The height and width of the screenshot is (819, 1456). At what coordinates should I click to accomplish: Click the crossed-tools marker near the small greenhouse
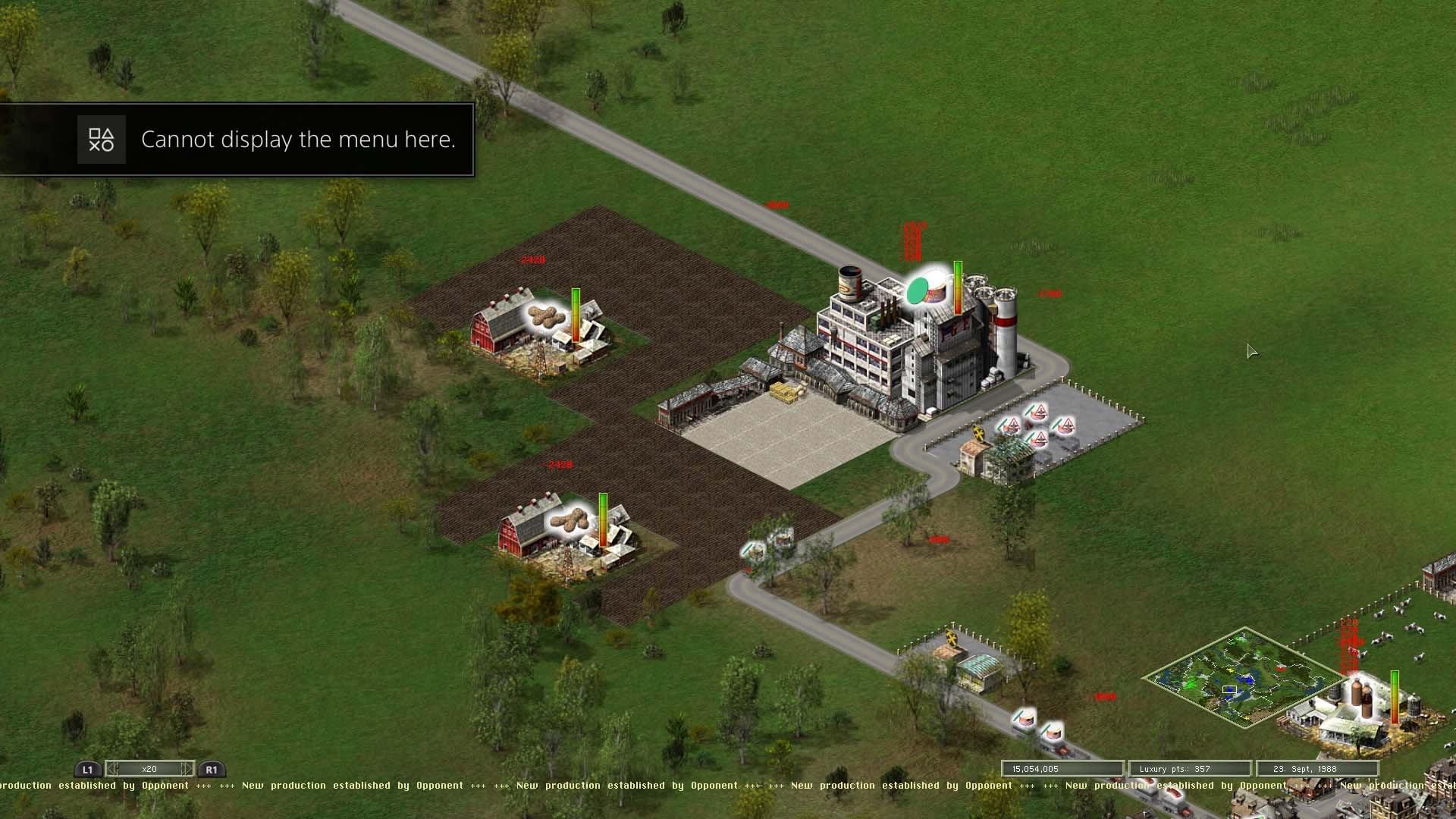click(x=952, y=639)
